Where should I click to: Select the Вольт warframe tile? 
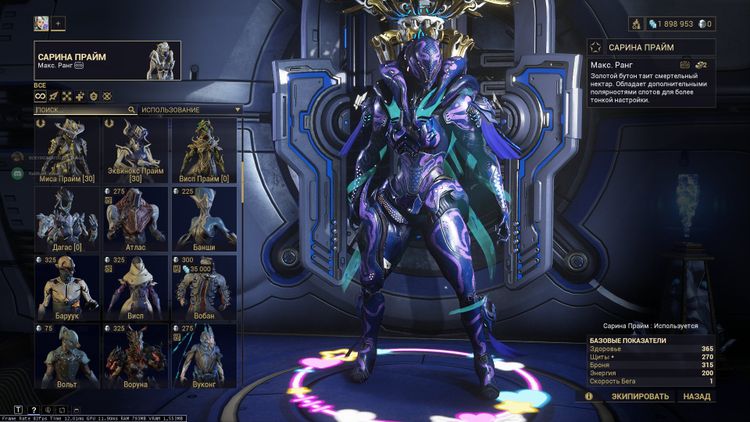pos(67,355)
